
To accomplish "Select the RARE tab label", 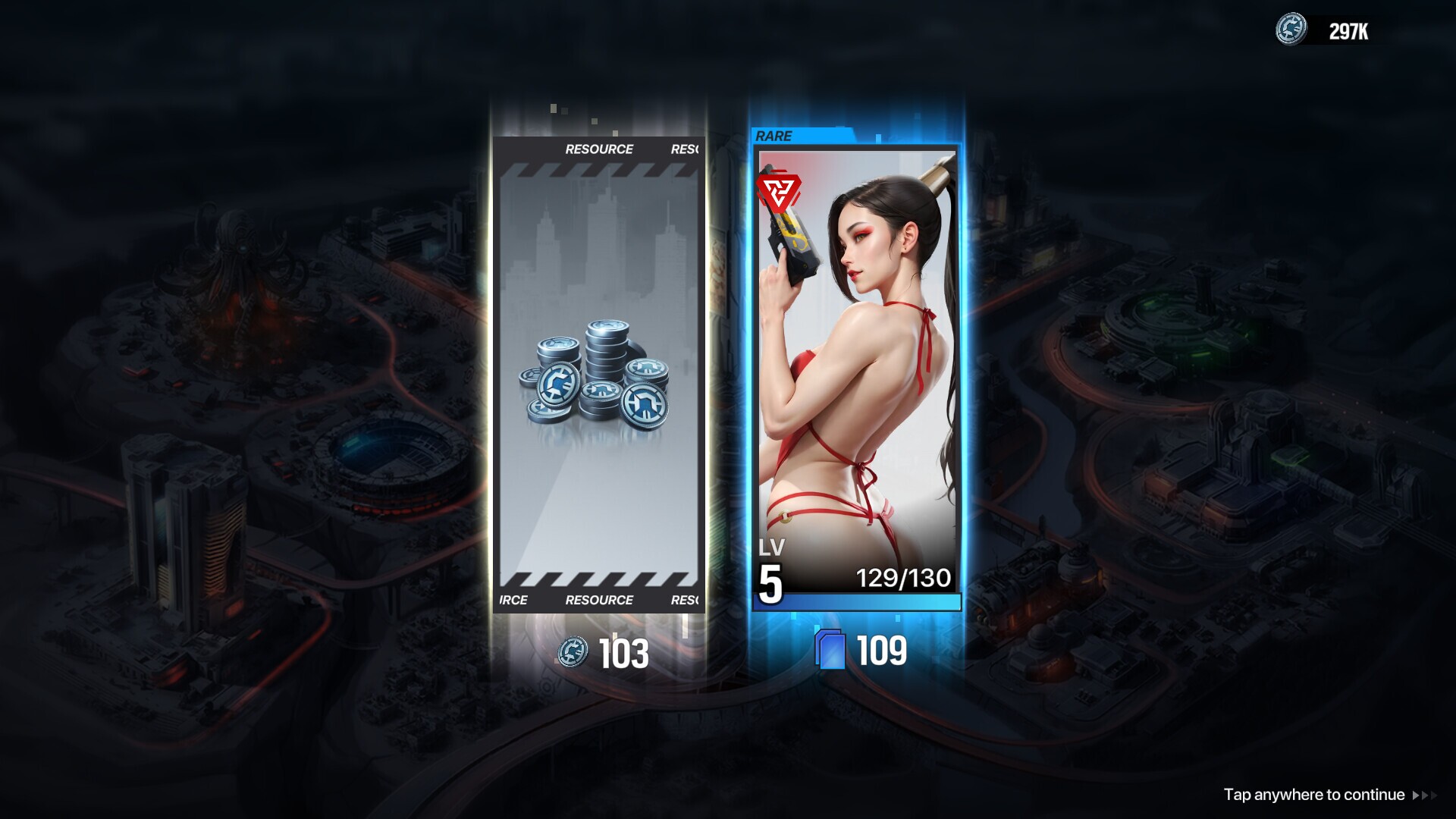I will point(773,136).
